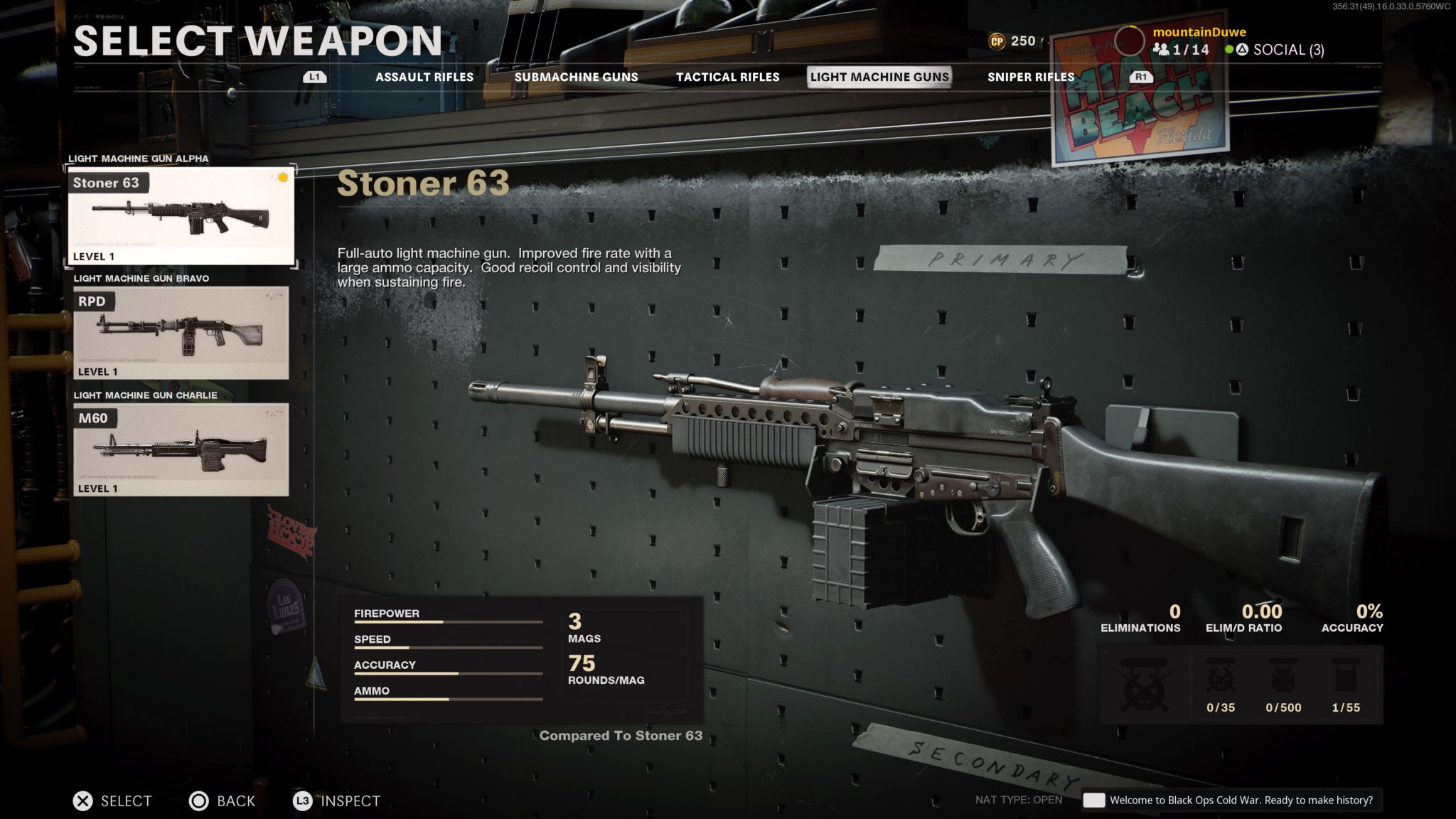The height and width of the screenshot is (819, 1456).
Task: Select the Light Machine Guns tab
Action: [879, 77]
